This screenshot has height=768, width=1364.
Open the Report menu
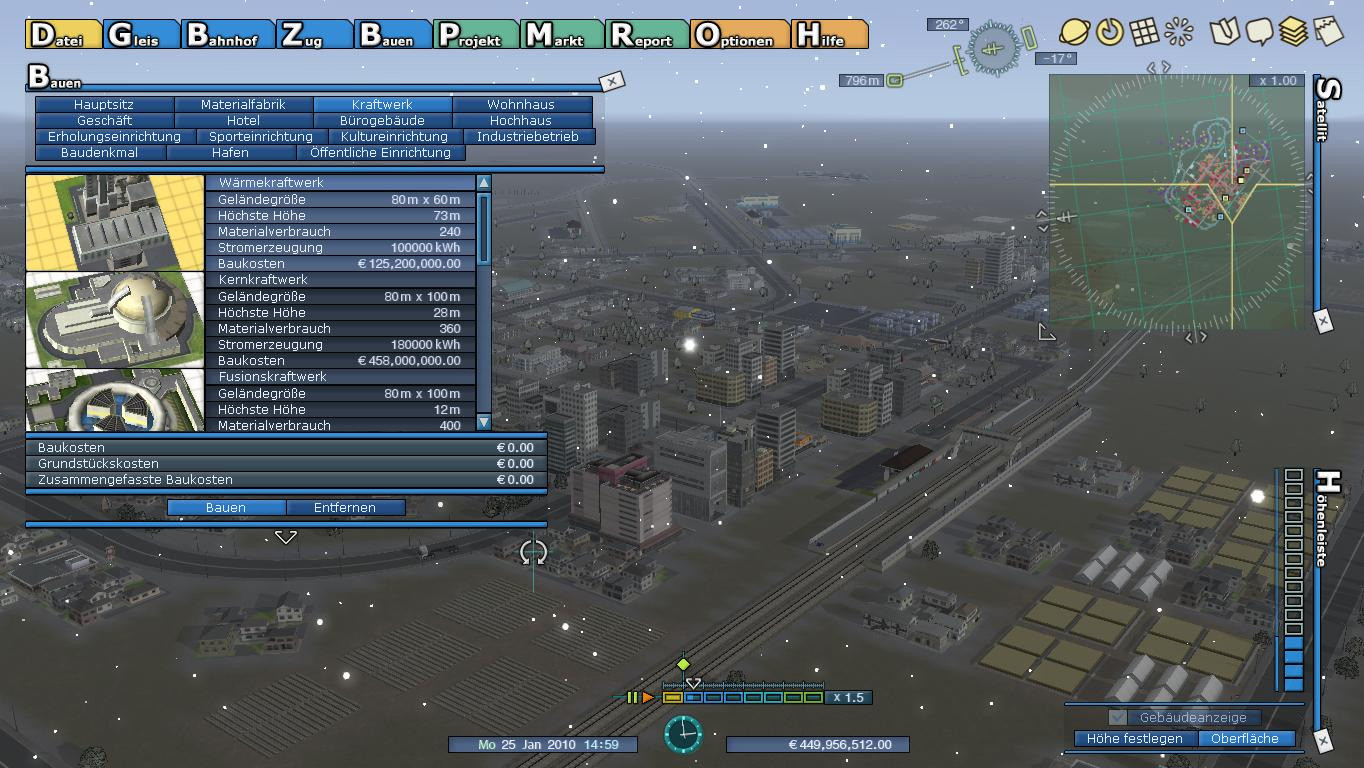click(x=648, y=35)
